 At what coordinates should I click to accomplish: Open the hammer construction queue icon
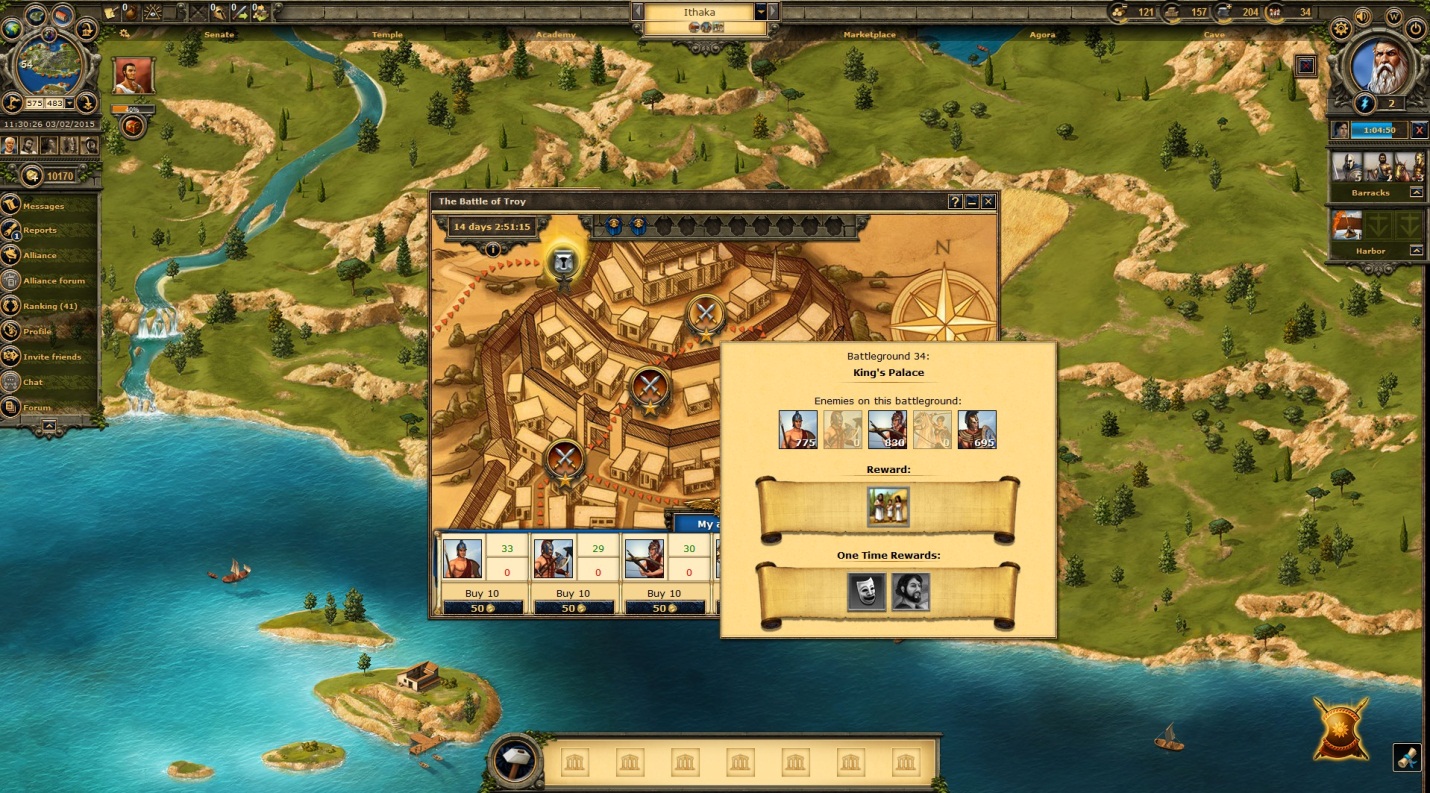click(x=515, y=761)
